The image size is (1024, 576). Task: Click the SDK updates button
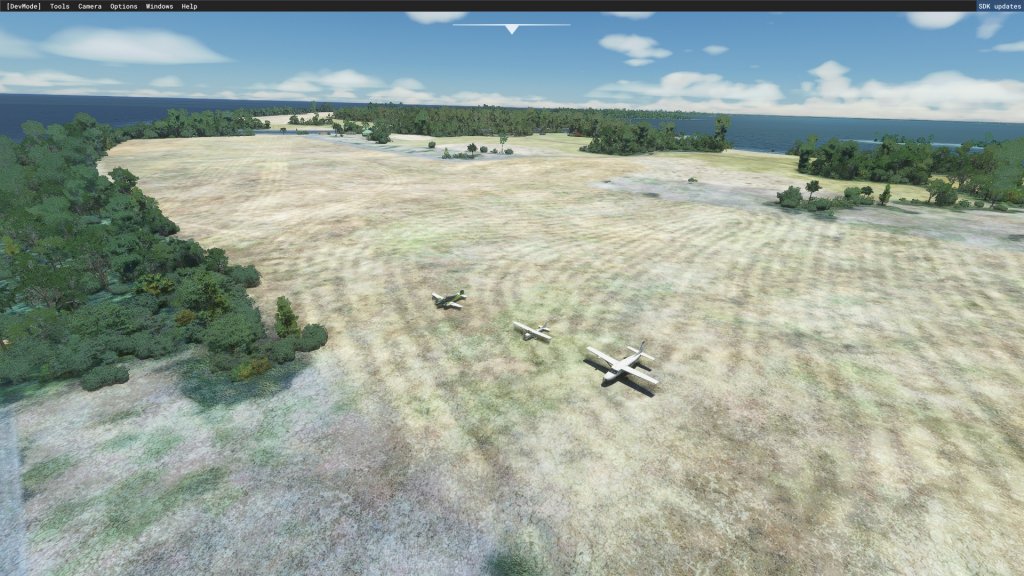pyautogui.click(x=999, y=6)
